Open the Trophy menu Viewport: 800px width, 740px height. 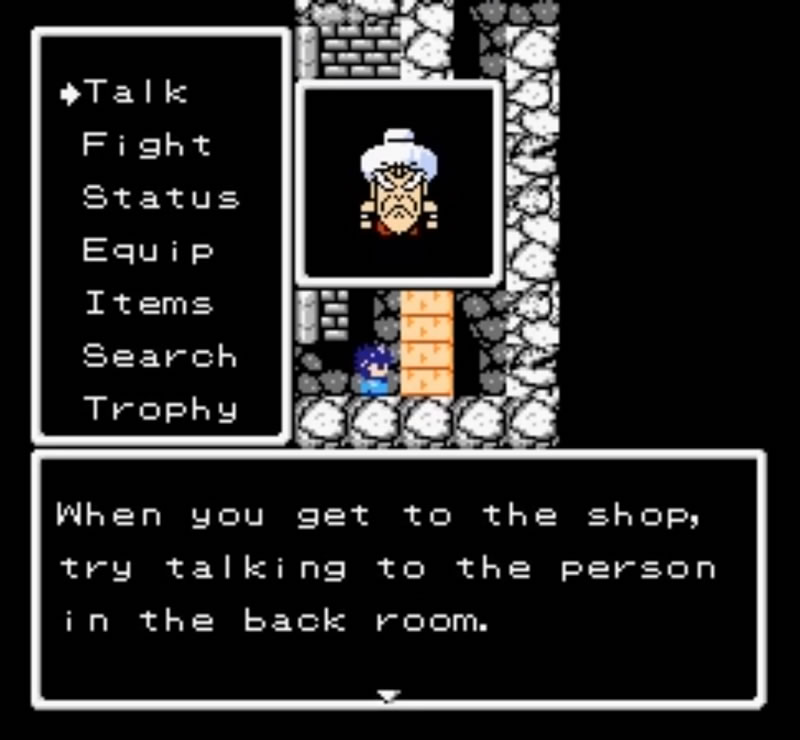coord(160,409)
